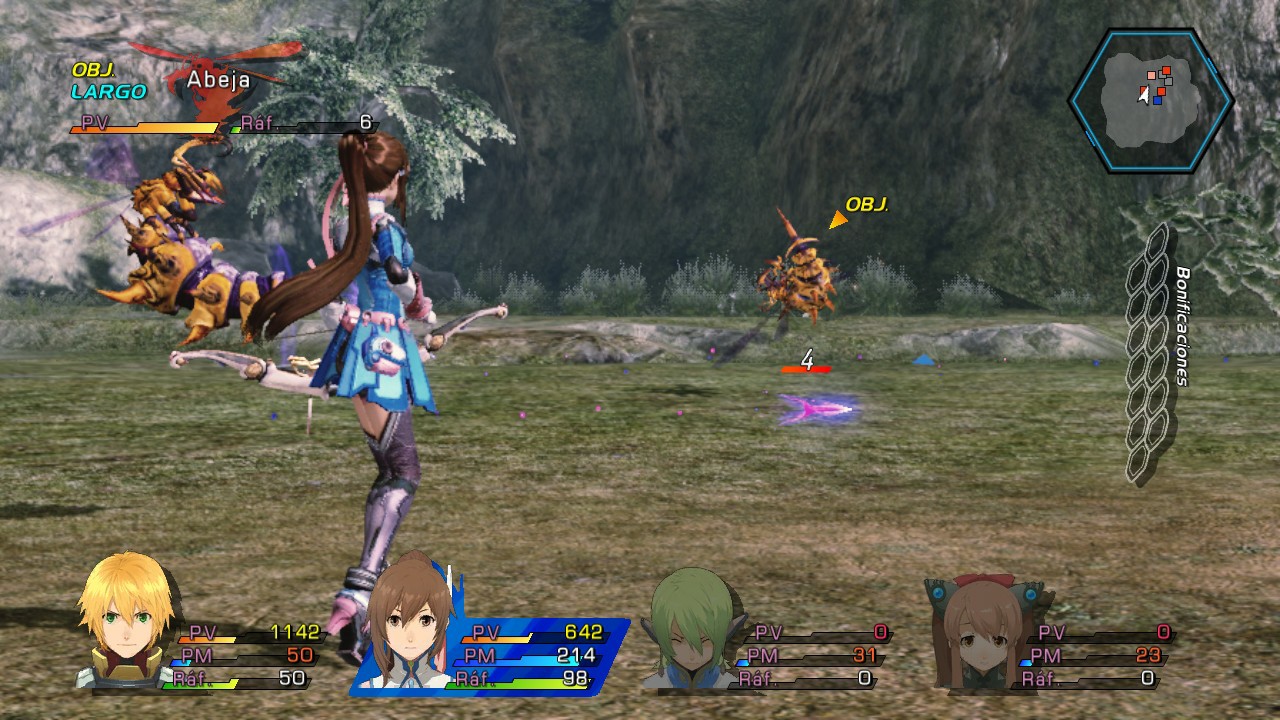1280x720 pixels.
Task: Click the blue party marker on the minimap
Action: 1159,101
